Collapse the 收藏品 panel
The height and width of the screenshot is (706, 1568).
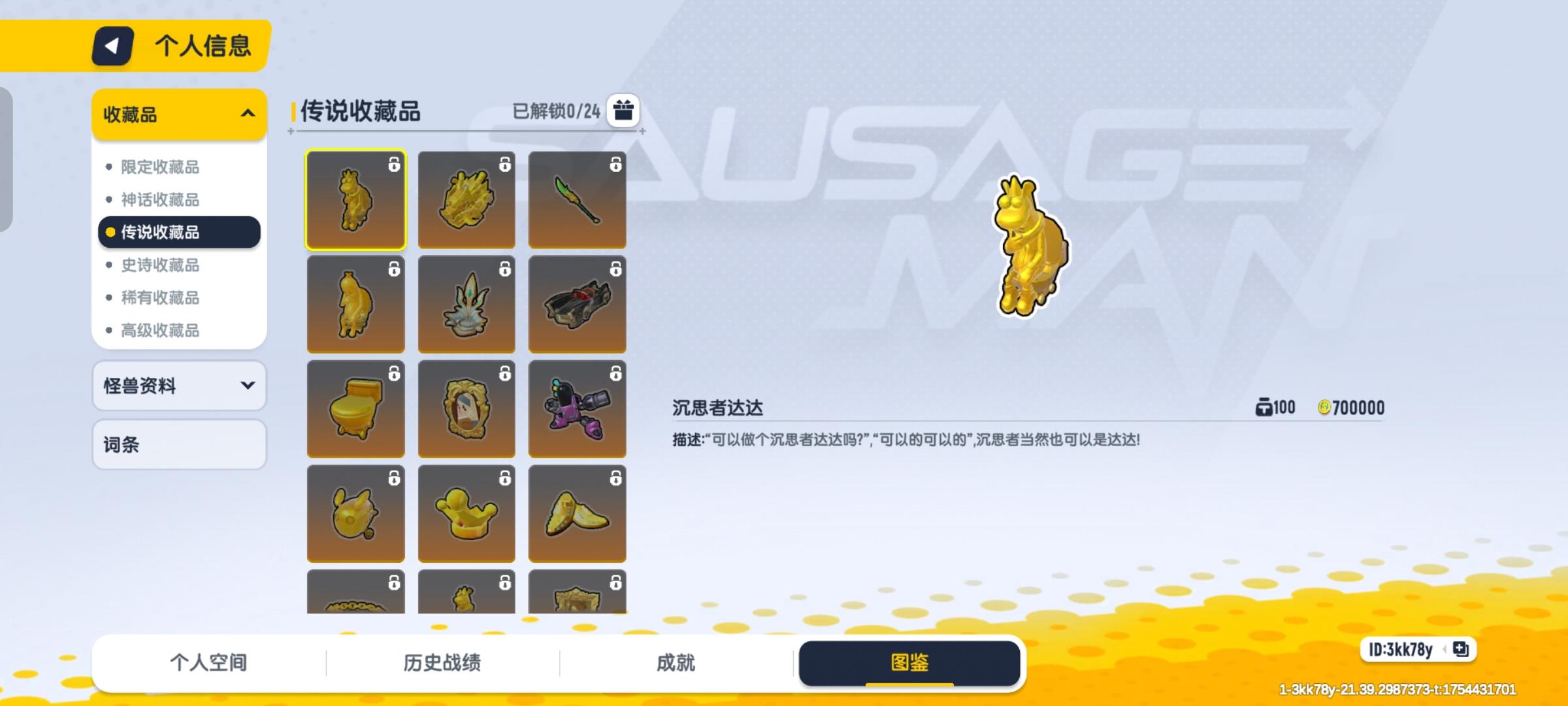coord(247,114)
